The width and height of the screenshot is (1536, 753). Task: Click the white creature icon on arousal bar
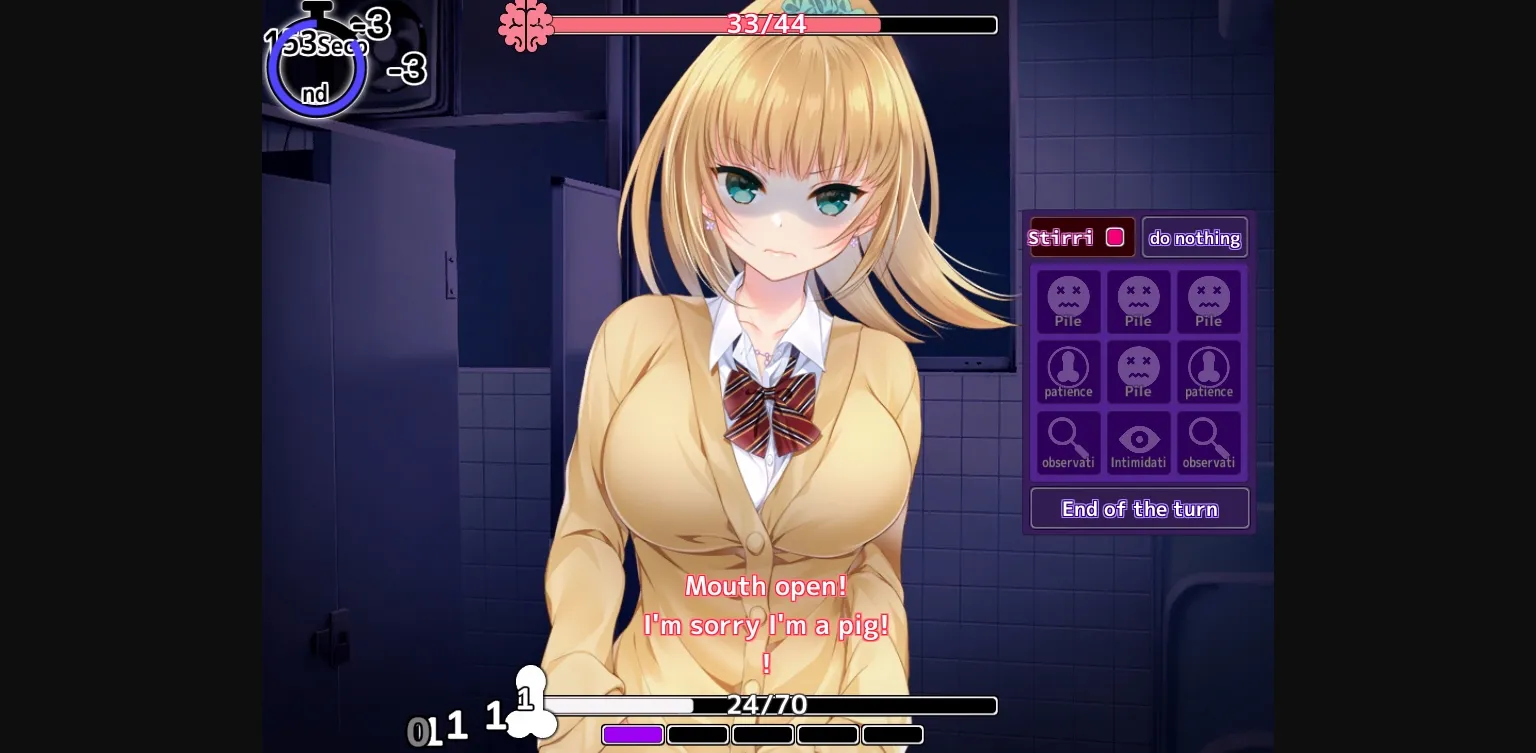tap(531, 700)
